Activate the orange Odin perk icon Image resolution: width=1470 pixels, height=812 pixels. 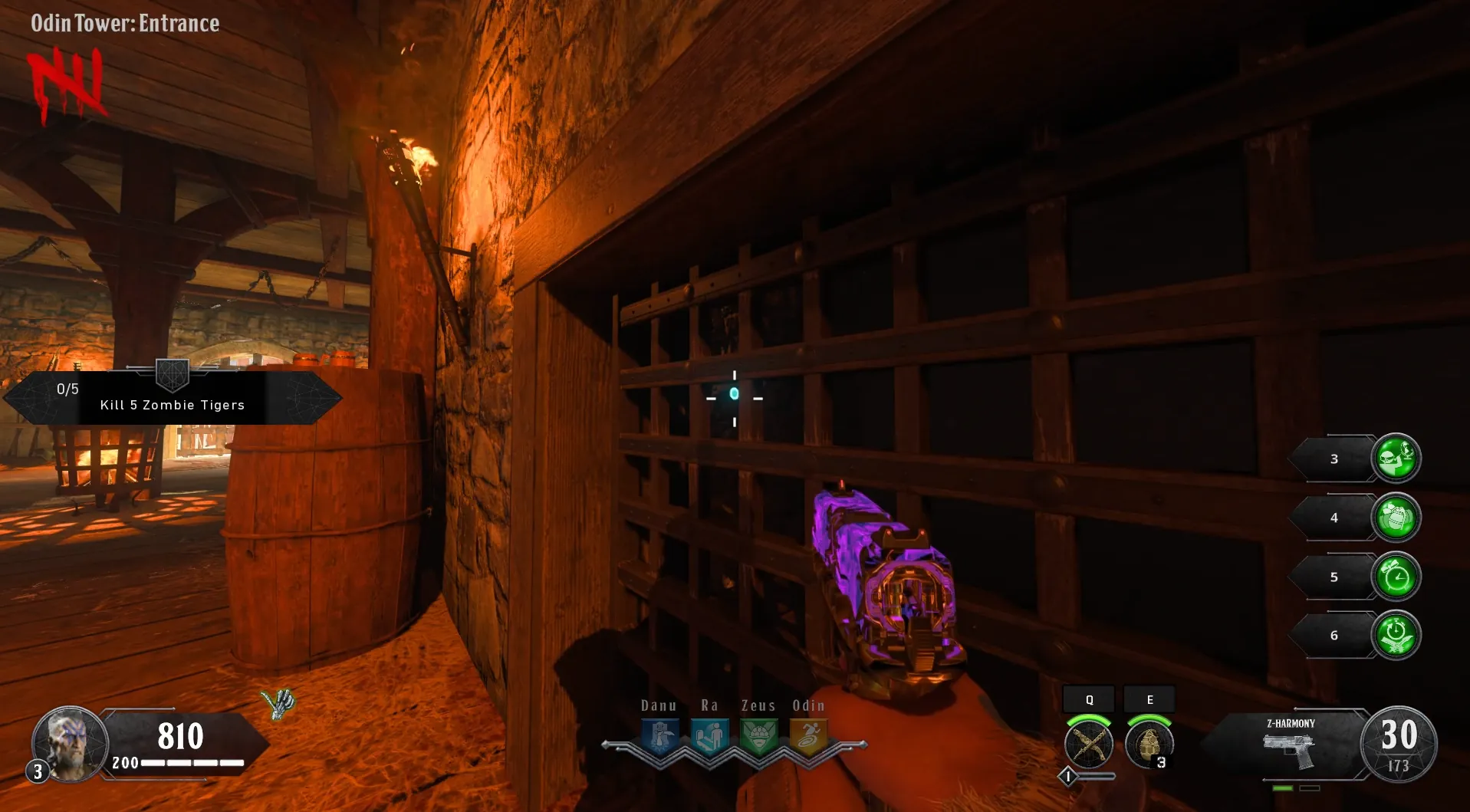pos(808,737)
